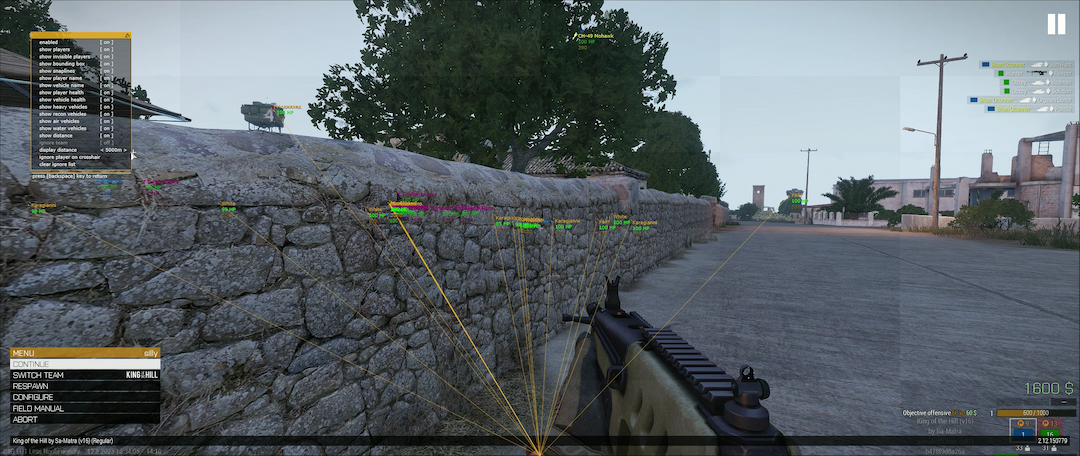Increase display distance with right arrow
The image size is (1080, 456).
127,150
